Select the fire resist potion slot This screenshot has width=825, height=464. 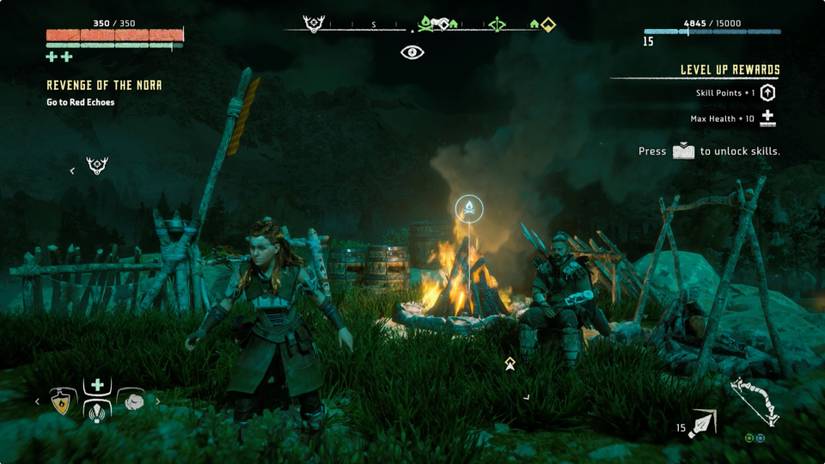tap(61, 402)
